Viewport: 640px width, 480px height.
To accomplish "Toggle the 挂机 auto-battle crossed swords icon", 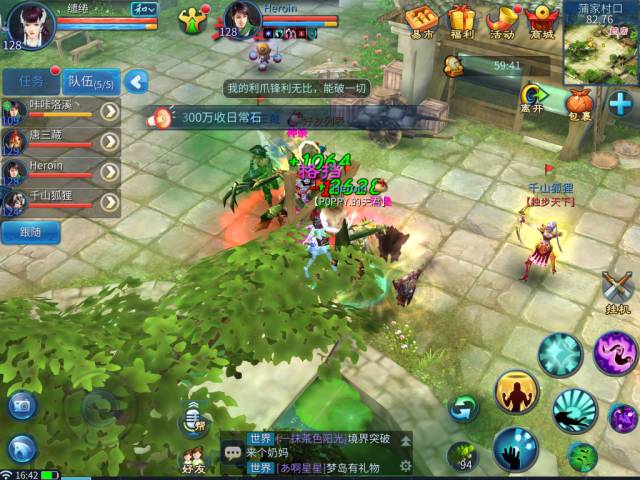I will [x=618, y=291].
